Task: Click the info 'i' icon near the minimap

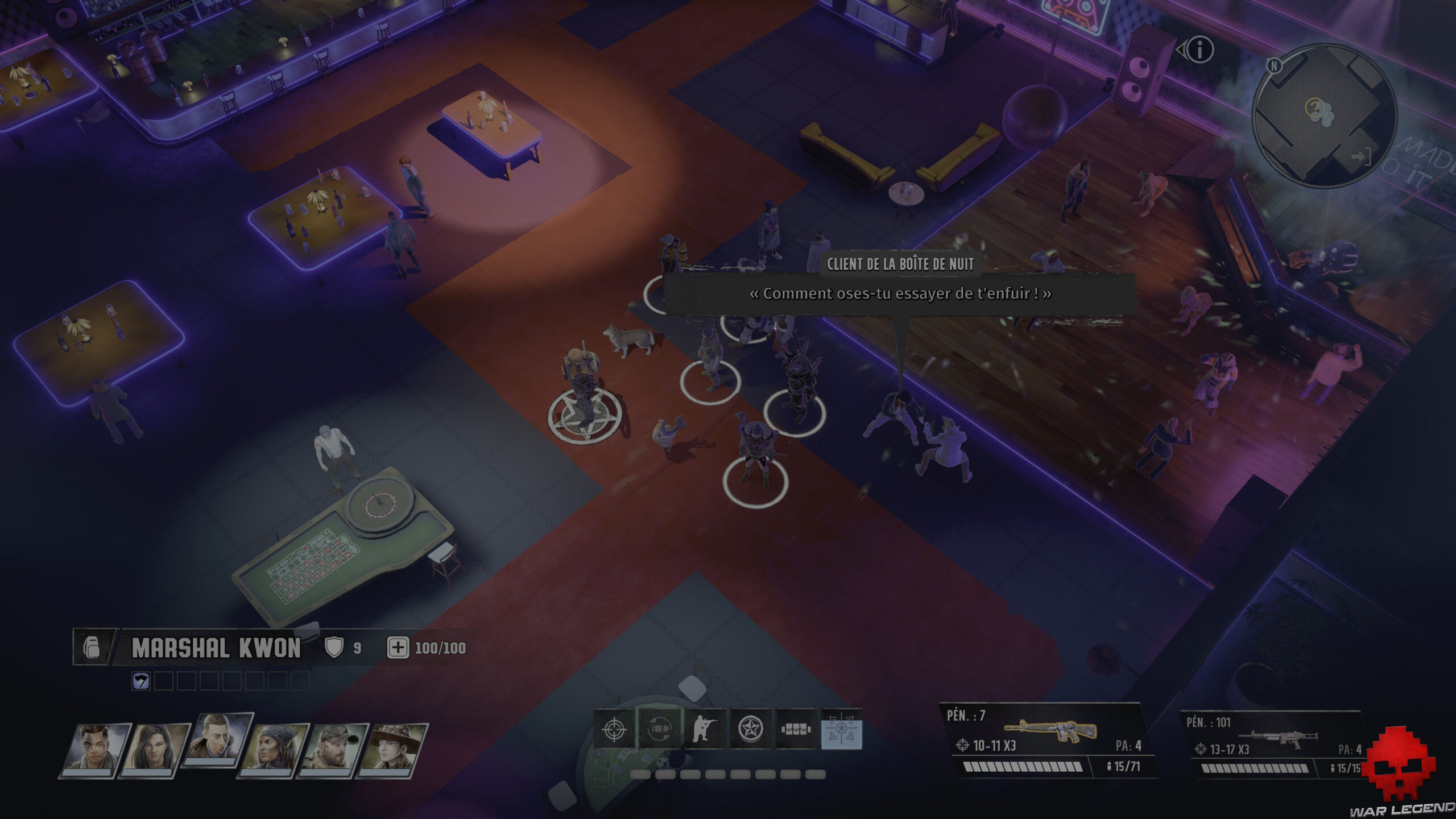Action: click(x=1201, y=48)
